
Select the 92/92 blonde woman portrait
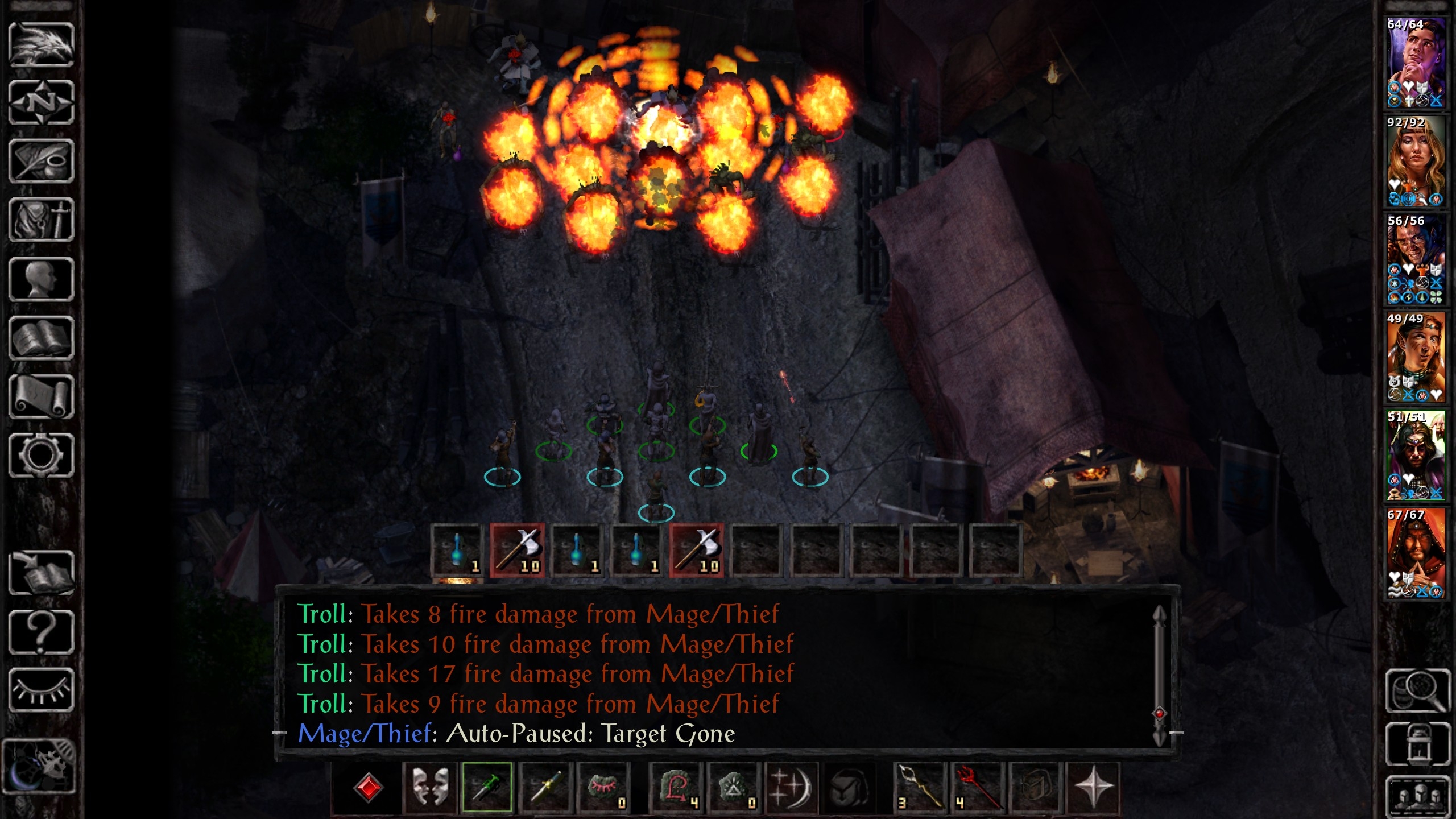[x=1416, y=162]
